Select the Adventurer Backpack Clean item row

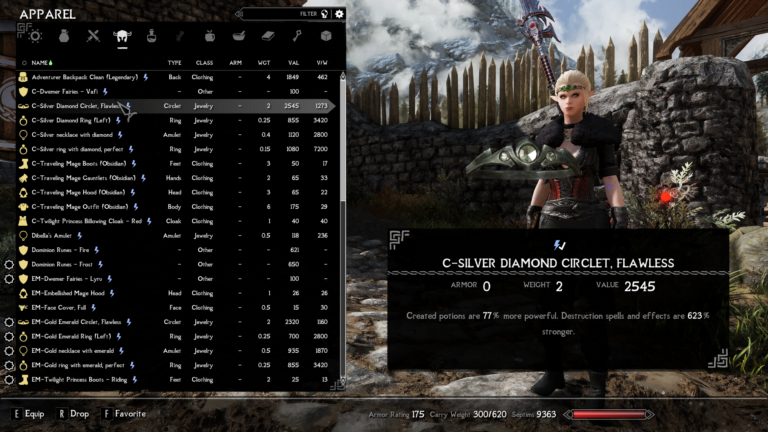(x=90, y=76)
